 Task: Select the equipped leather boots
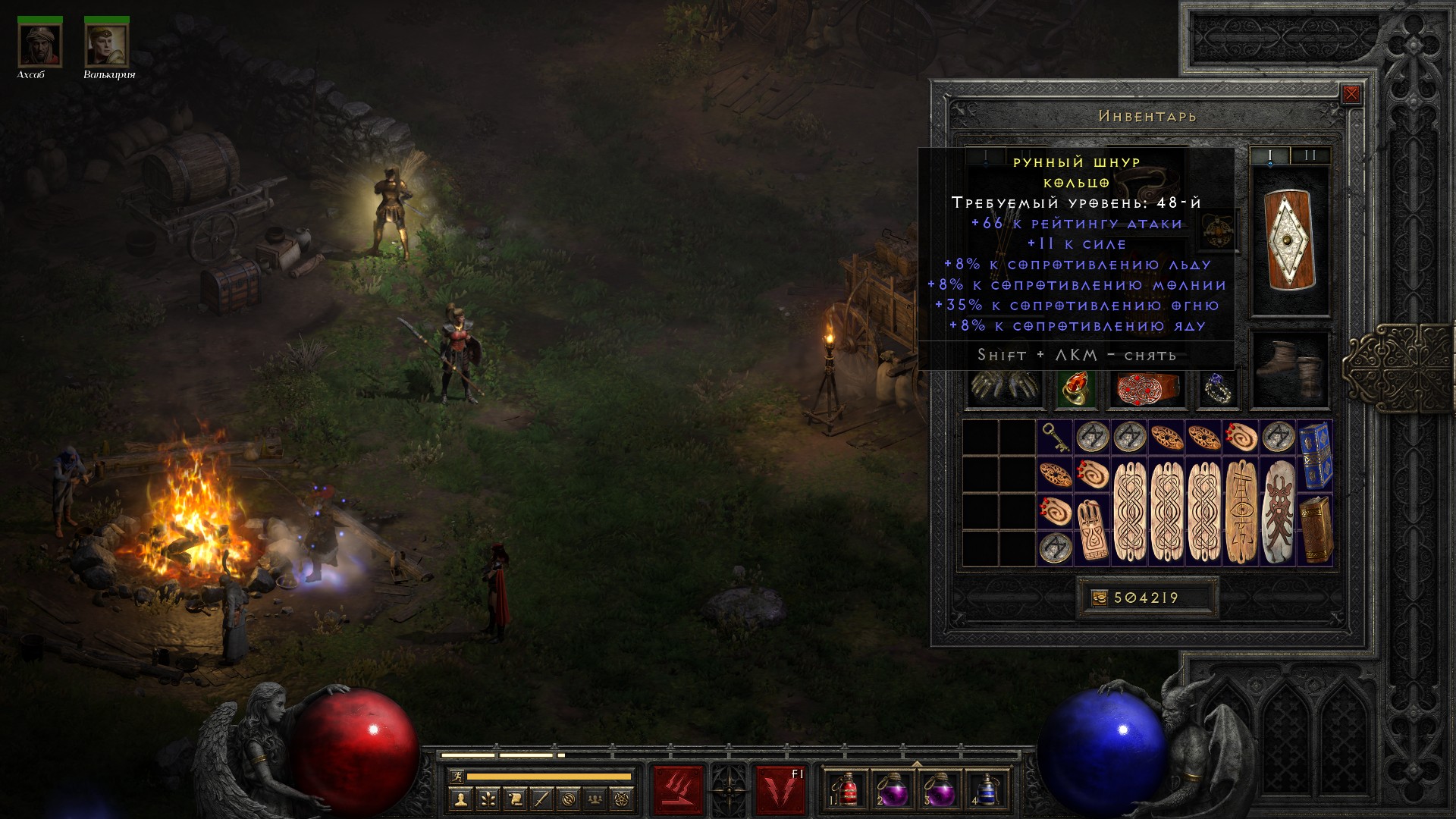(x=1289, y=369)
